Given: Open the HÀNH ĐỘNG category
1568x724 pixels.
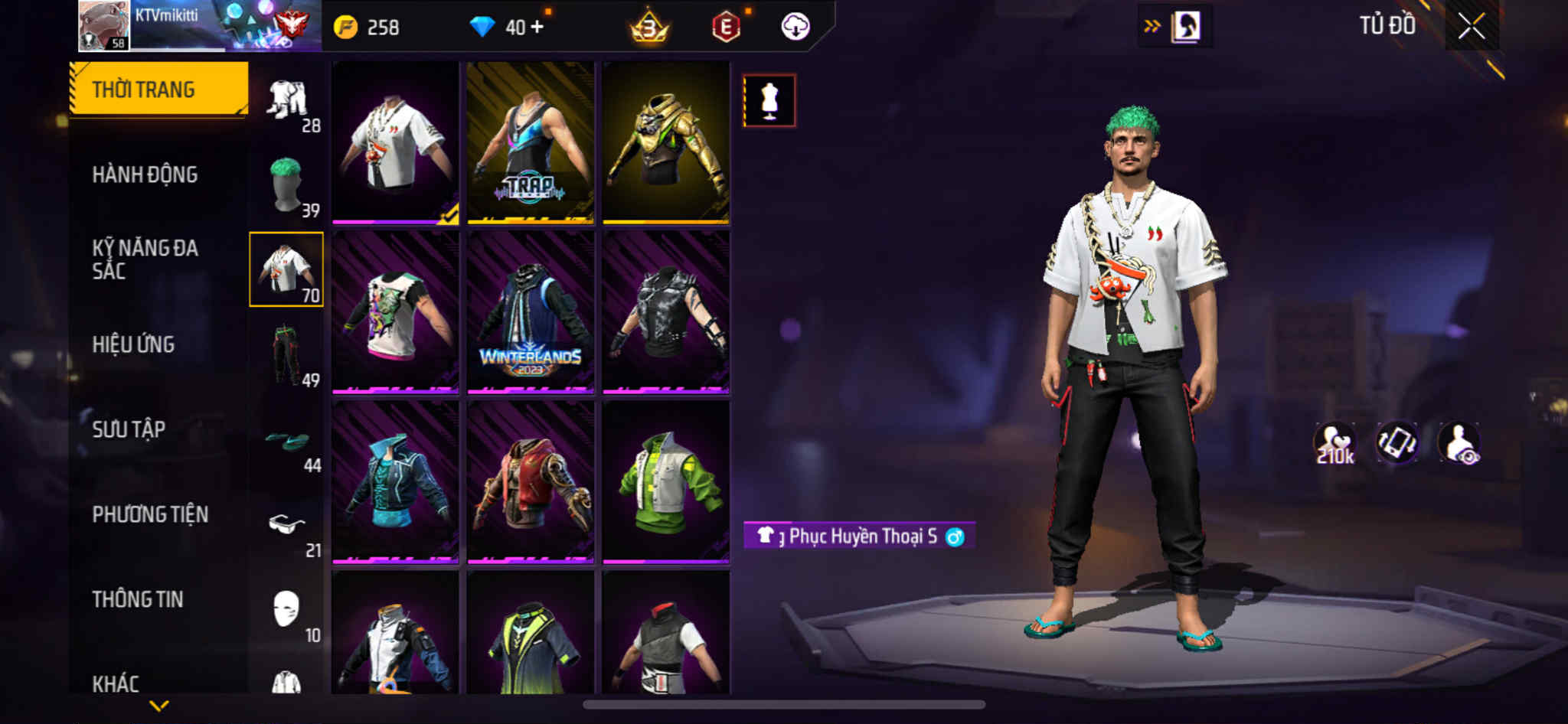Looking at the screenshot, I should click(145, 174).
